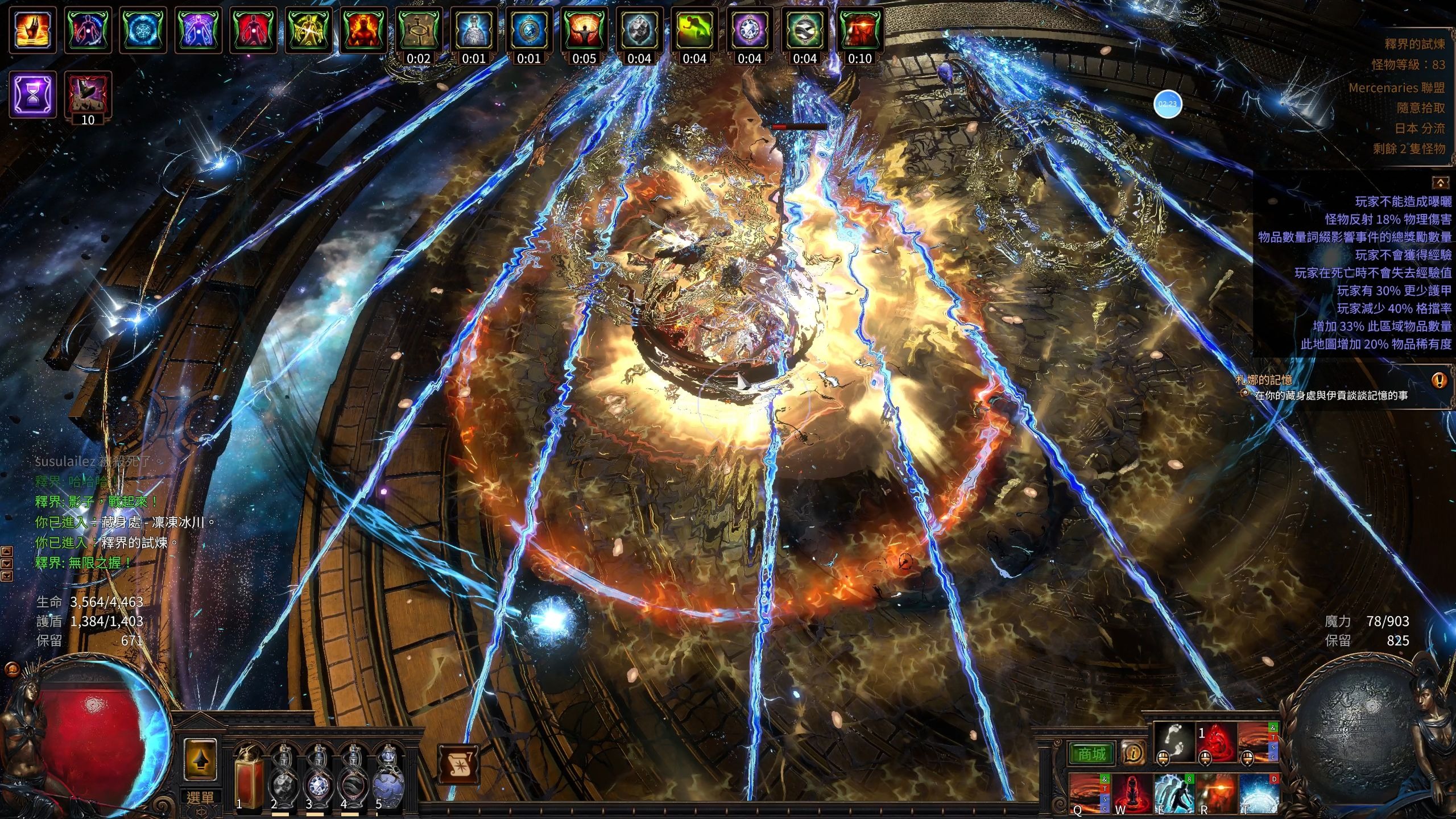The image size is (1456, 819).
Task: Select the footprints move skill slot
Action: [1174, 742]
